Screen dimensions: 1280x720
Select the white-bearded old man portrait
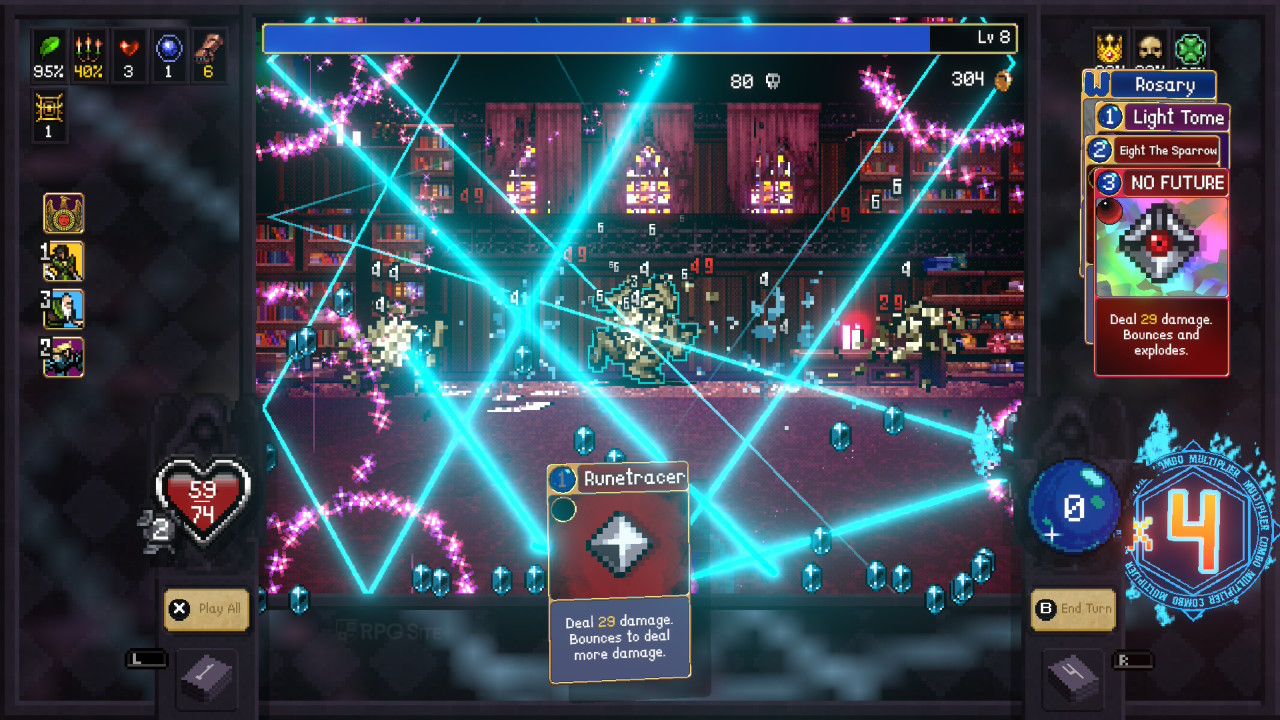[x=64, y=310]
